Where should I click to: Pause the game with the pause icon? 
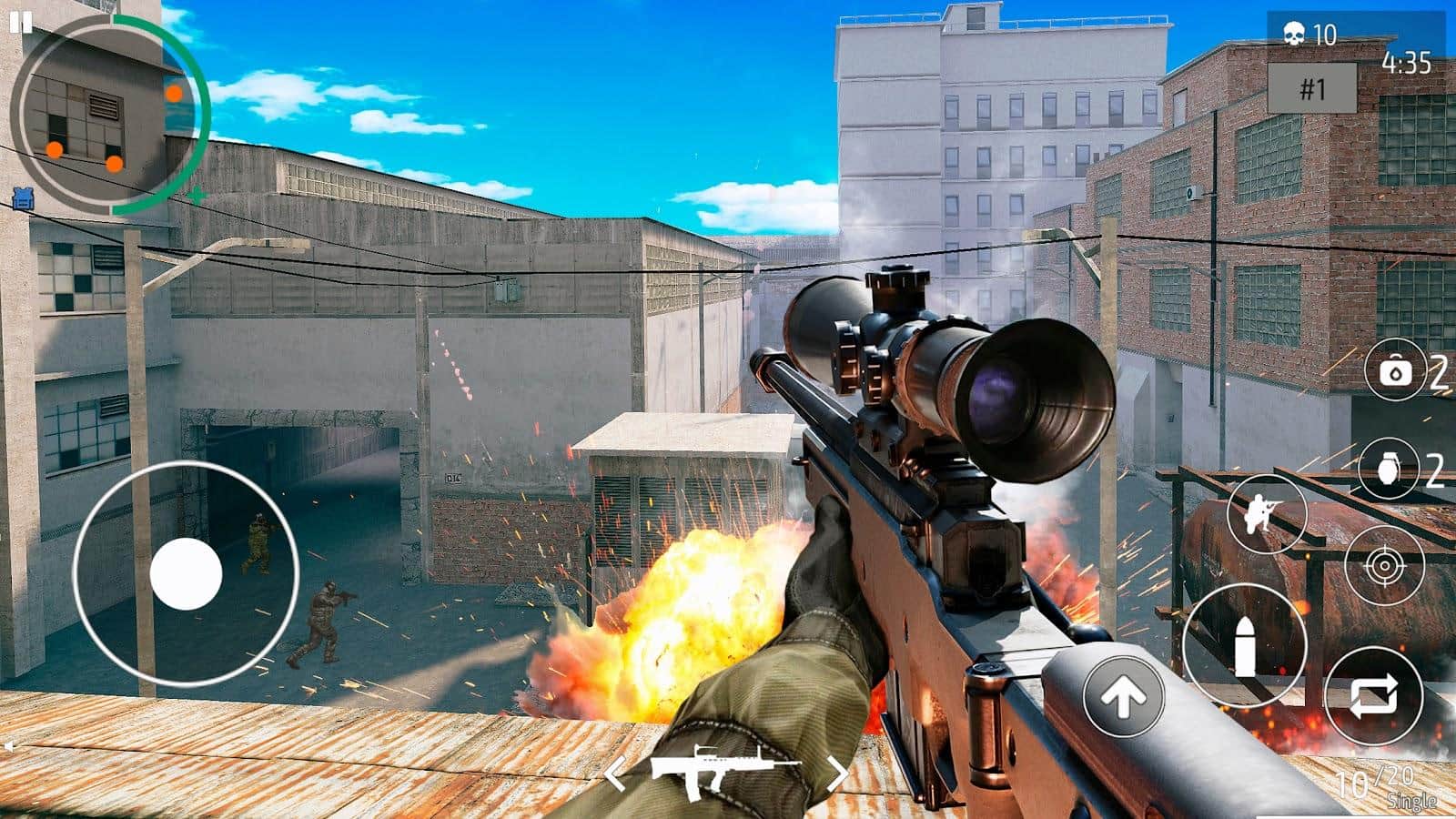[x=21, y=23]
